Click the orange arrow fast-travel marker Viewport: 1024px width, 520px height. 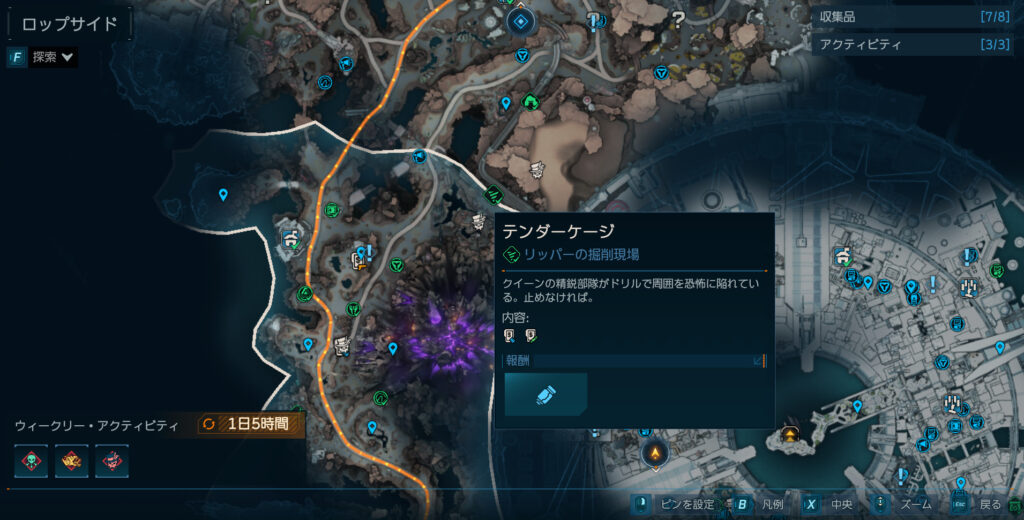(x=656, y=453)
